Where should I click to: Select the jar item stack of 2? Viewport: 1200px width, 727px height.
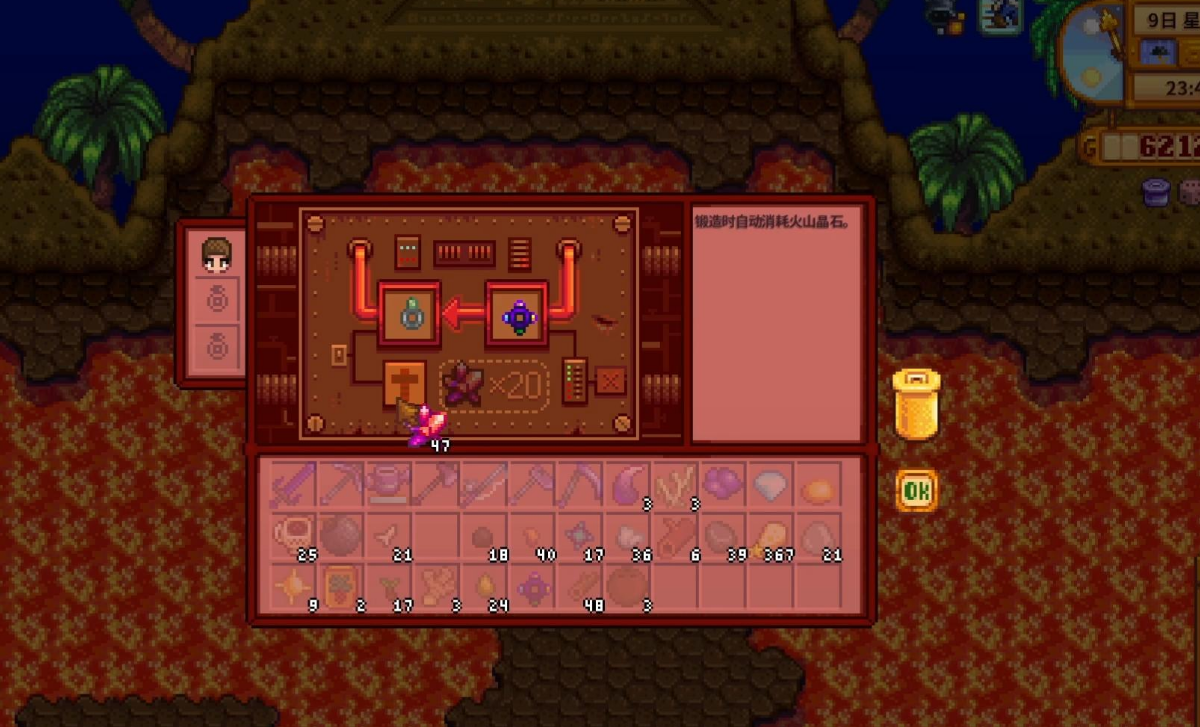pyautogui.click(x=340, y=586)
